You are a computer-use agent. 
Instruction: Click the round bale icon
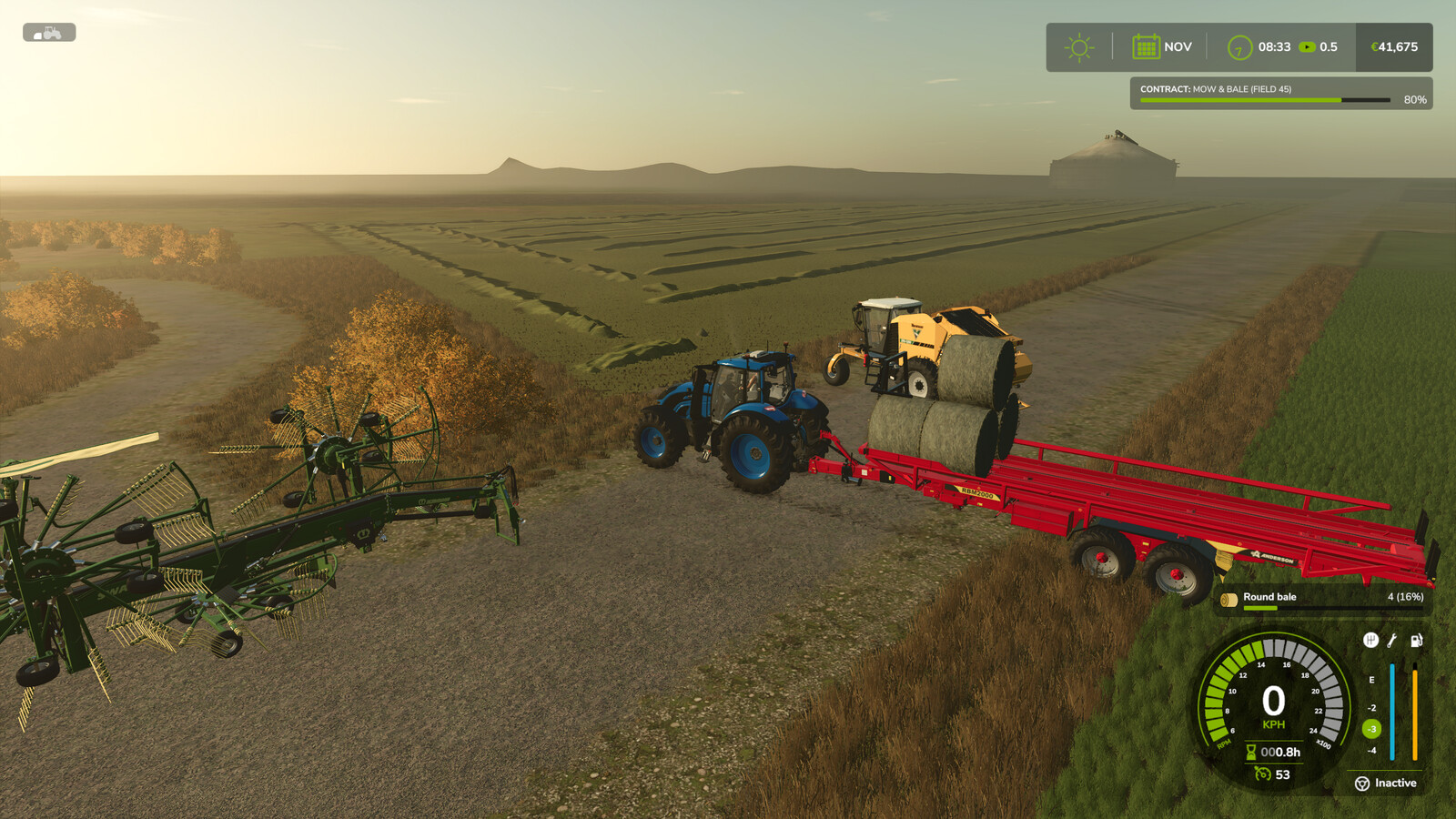click(x=1228, y=599)
